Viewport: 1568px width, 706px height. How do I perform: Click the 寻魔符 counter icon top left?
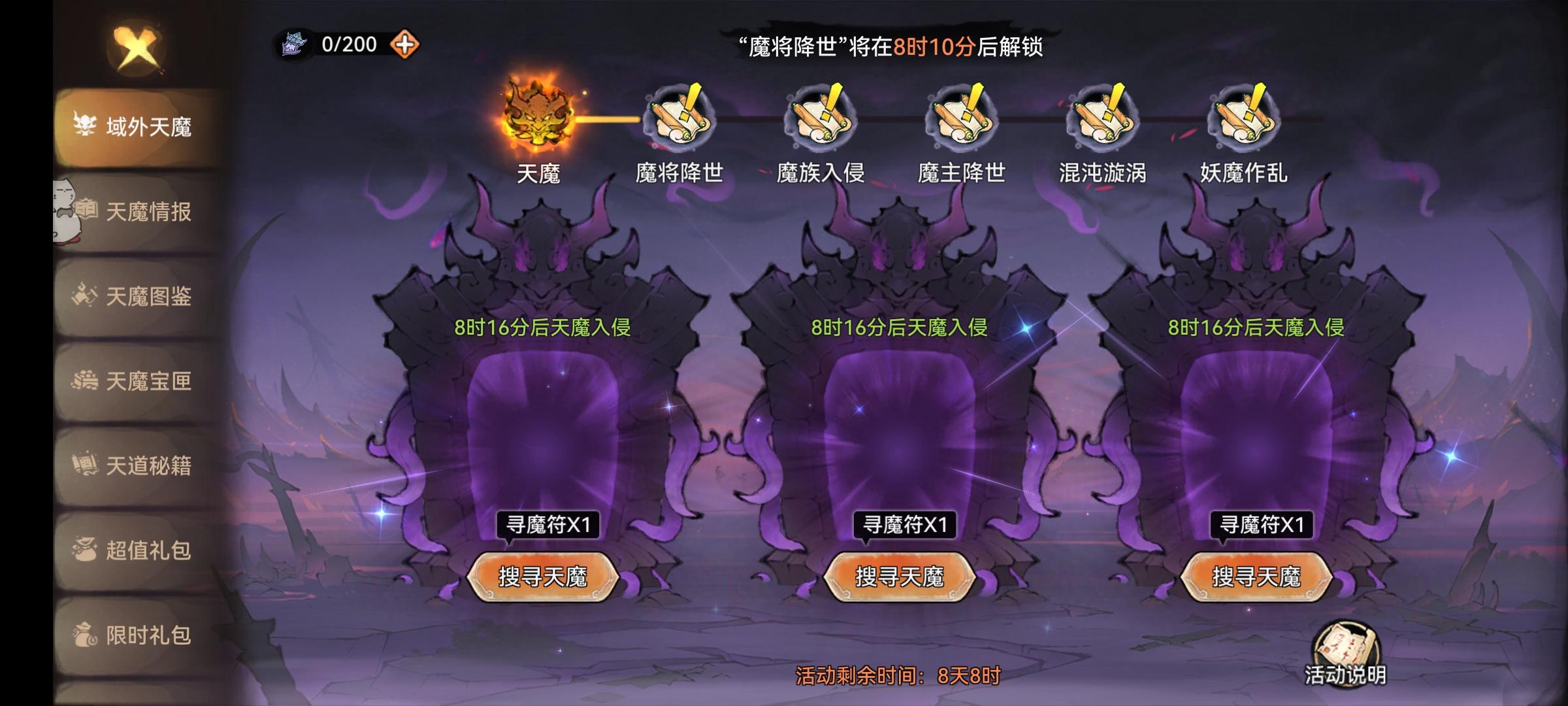295,44
